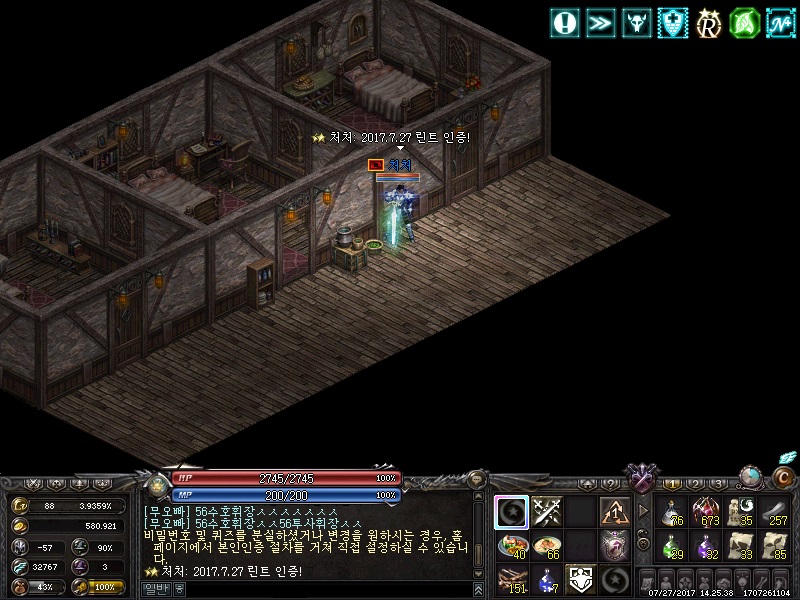Use the blue potion in skill bar
The width and height of the screenshot is (800, 600).
pyautogui.click(x=546, y=579)
